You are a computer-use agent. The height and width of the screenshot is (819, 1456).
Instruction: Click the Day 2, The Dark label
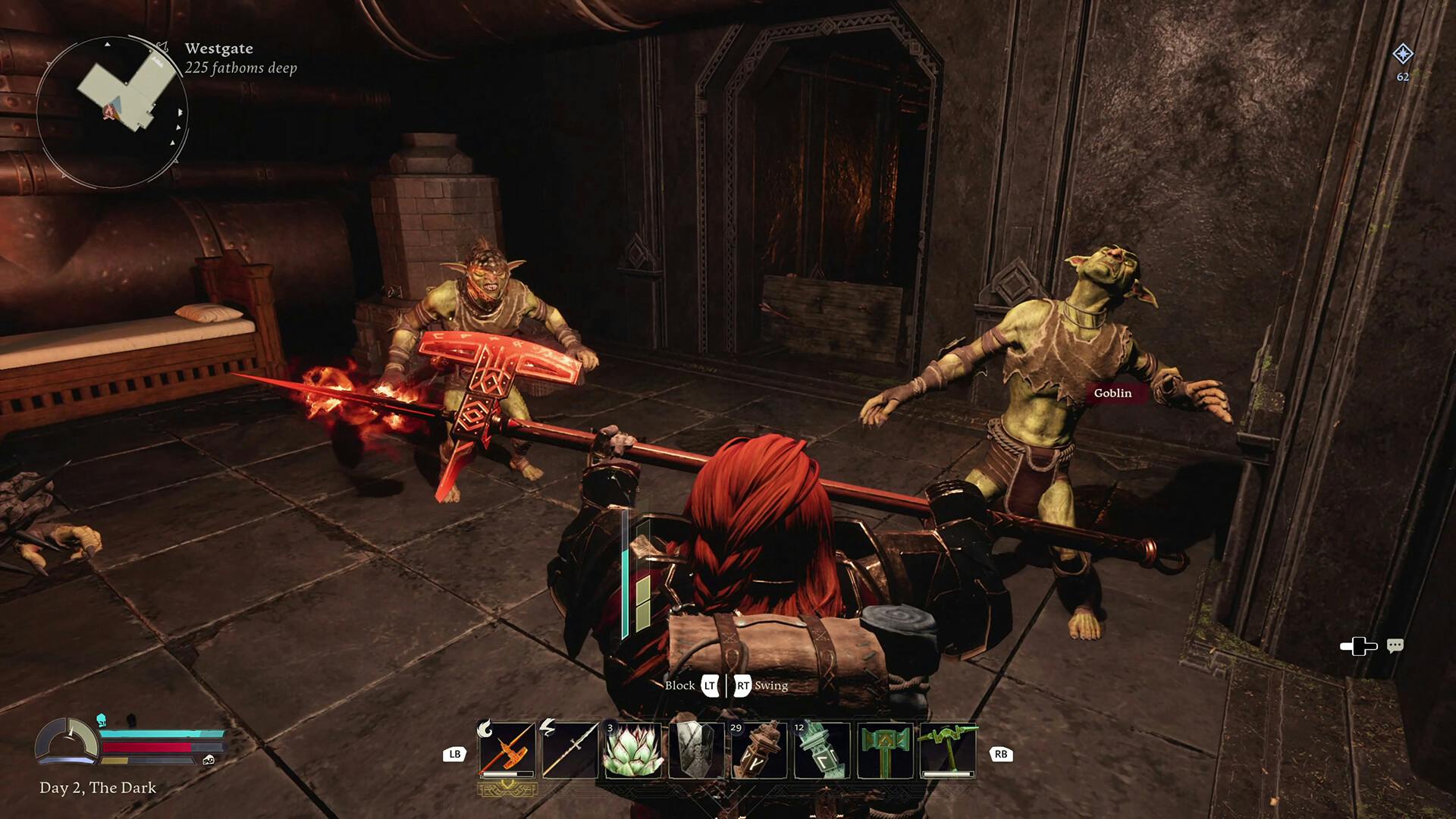click(x=99, y=788)
